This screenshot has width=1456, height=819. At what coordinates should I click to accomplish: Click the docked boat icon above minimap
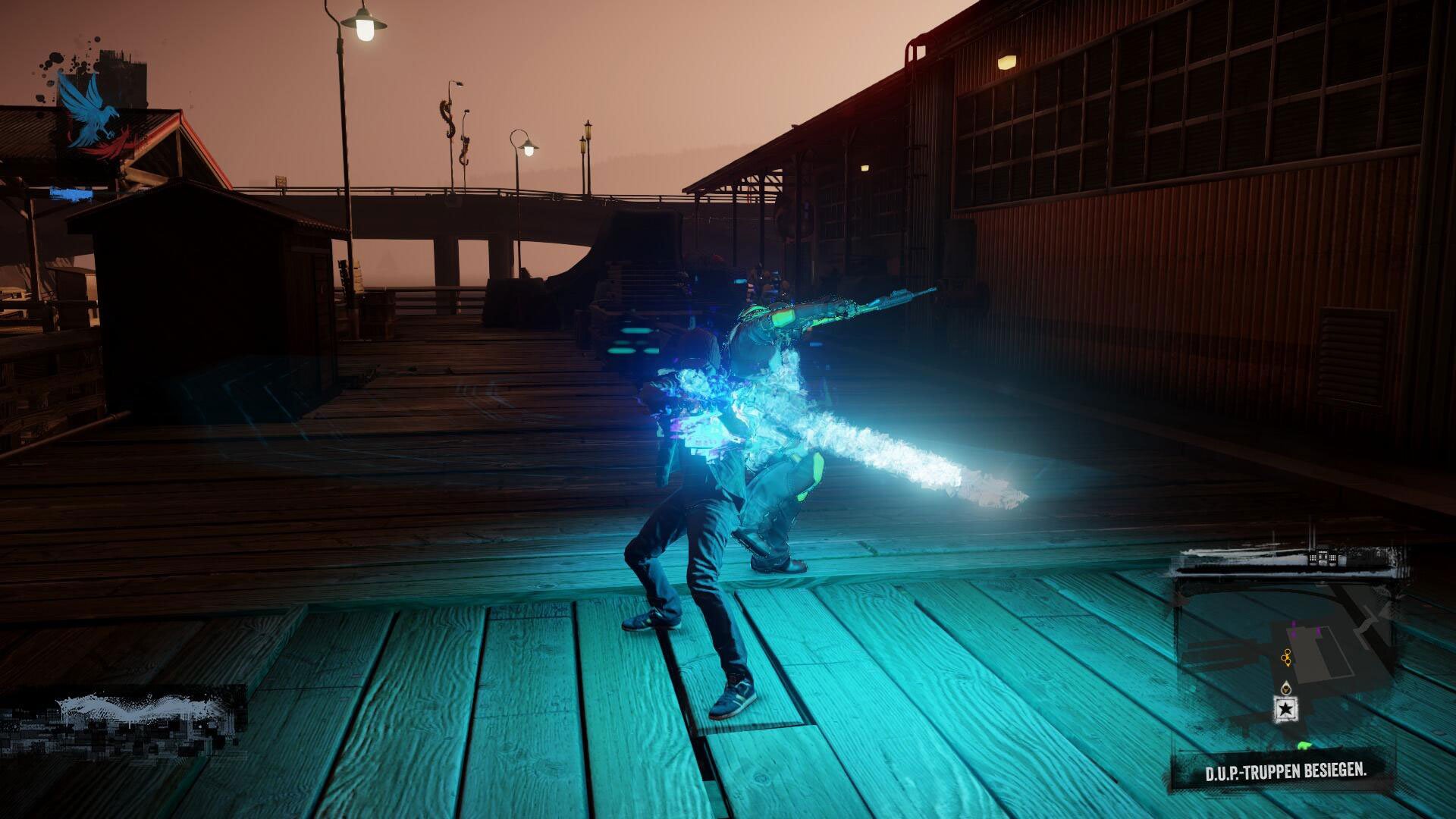tap(1323, 559)
